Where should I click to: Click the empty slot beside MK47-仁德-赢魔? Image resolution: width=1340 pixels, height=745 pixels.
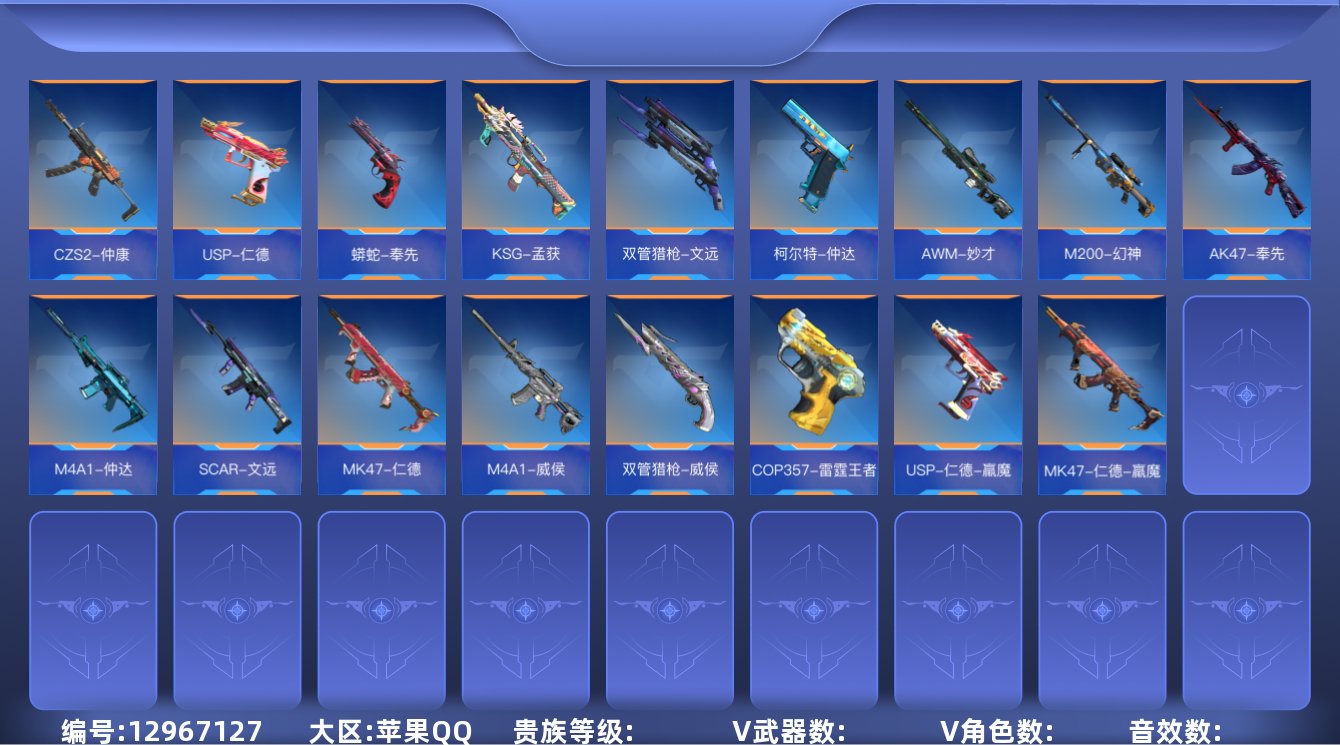[x=1245, y=393]
